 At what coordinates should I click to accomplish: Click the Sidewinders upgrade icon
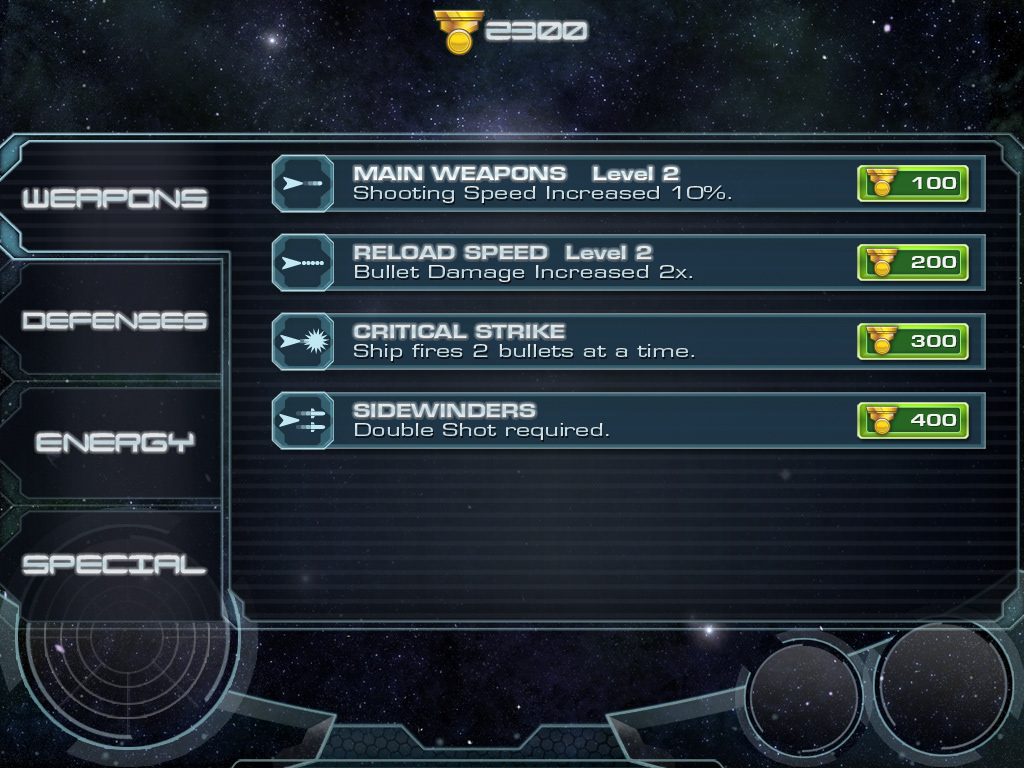point(303,421)
